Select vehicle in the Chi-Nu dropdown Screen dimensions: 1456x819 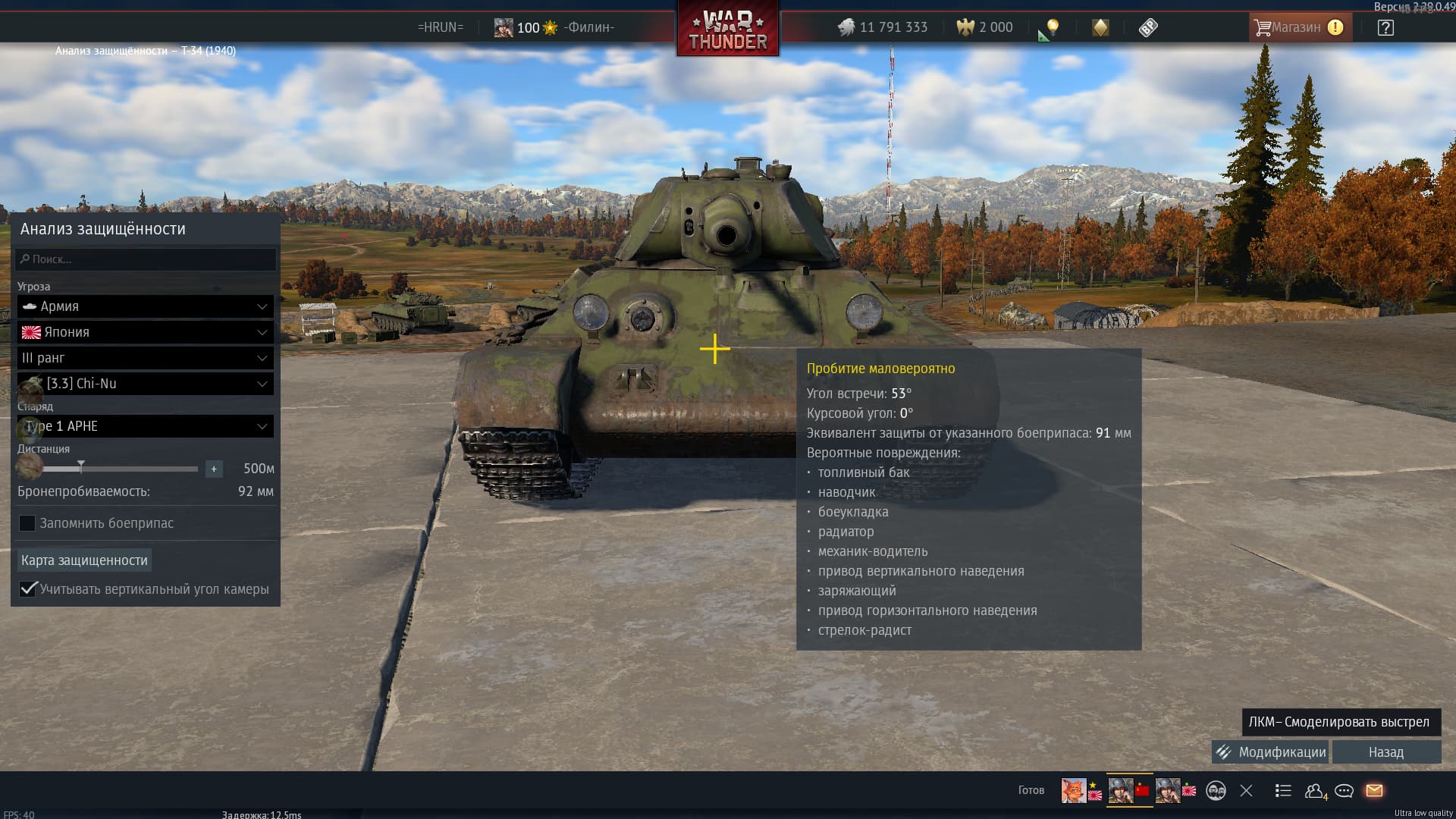(146, 384)
